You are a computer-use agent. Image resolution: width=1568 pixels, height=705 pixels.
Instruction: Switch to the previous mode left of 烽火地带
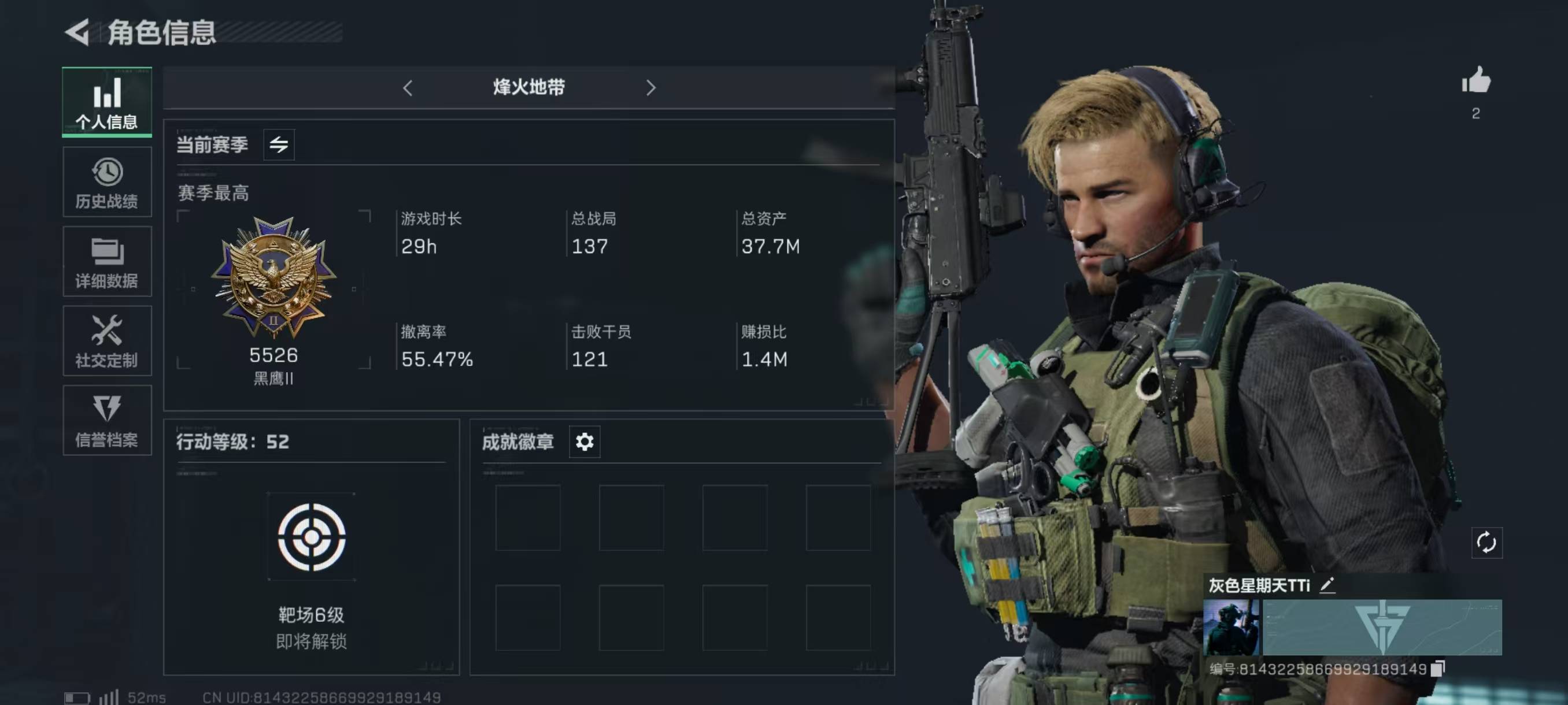point(408,88)
